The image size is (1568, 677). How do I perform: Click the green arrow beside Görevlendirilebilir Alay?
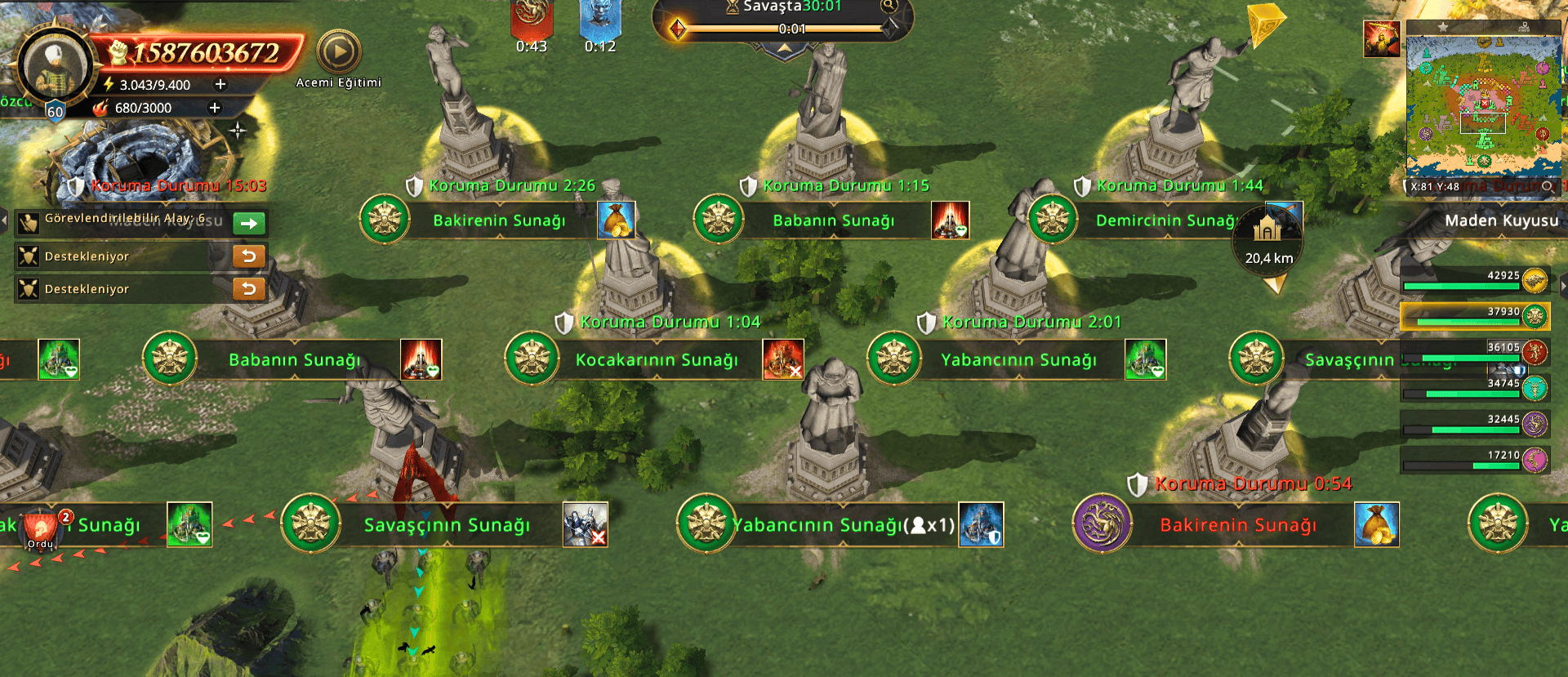[249, 223]
